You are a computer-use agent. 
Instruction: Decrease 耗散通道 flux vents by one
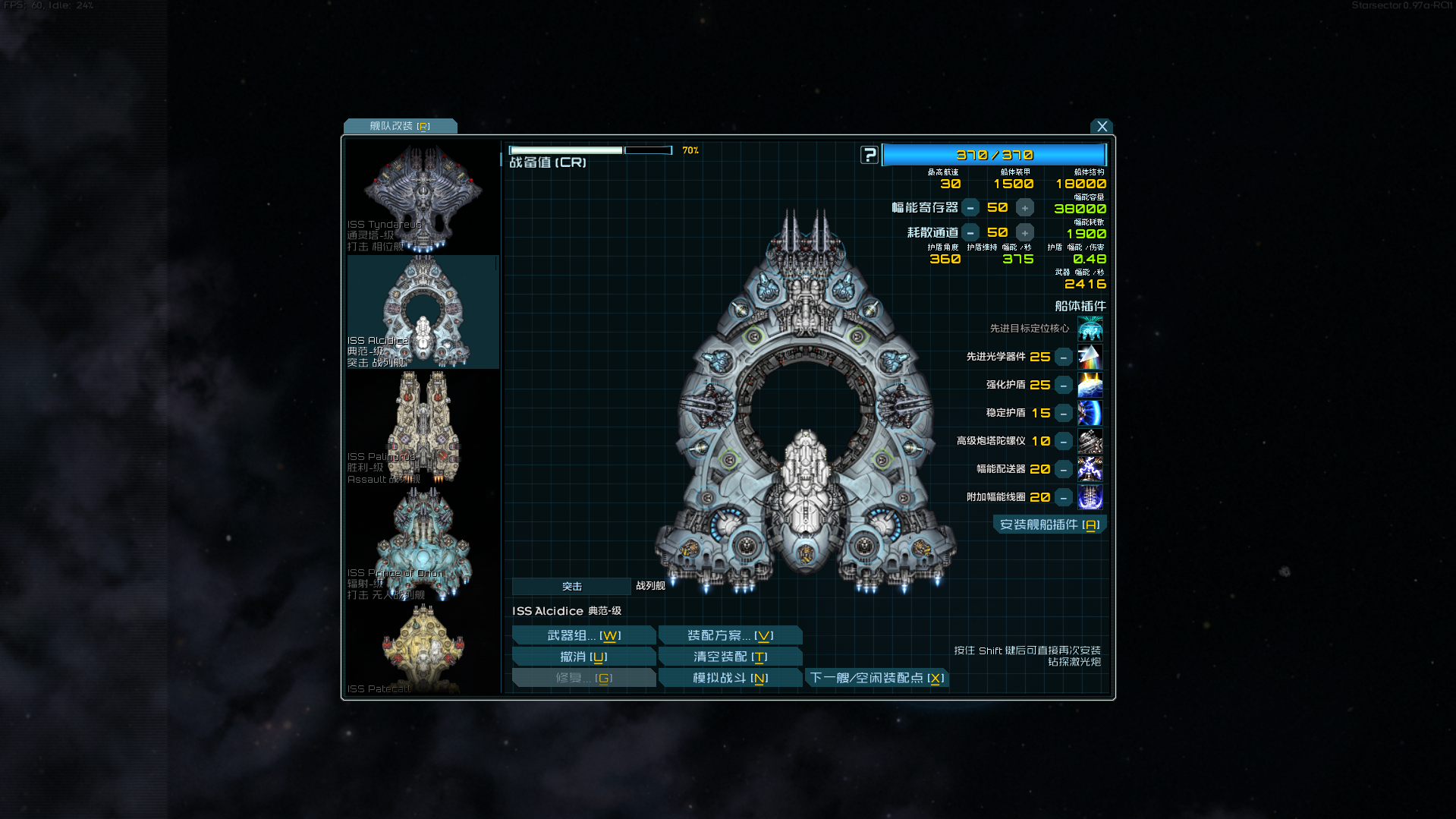pyautogui.click(x=970, y=233)
